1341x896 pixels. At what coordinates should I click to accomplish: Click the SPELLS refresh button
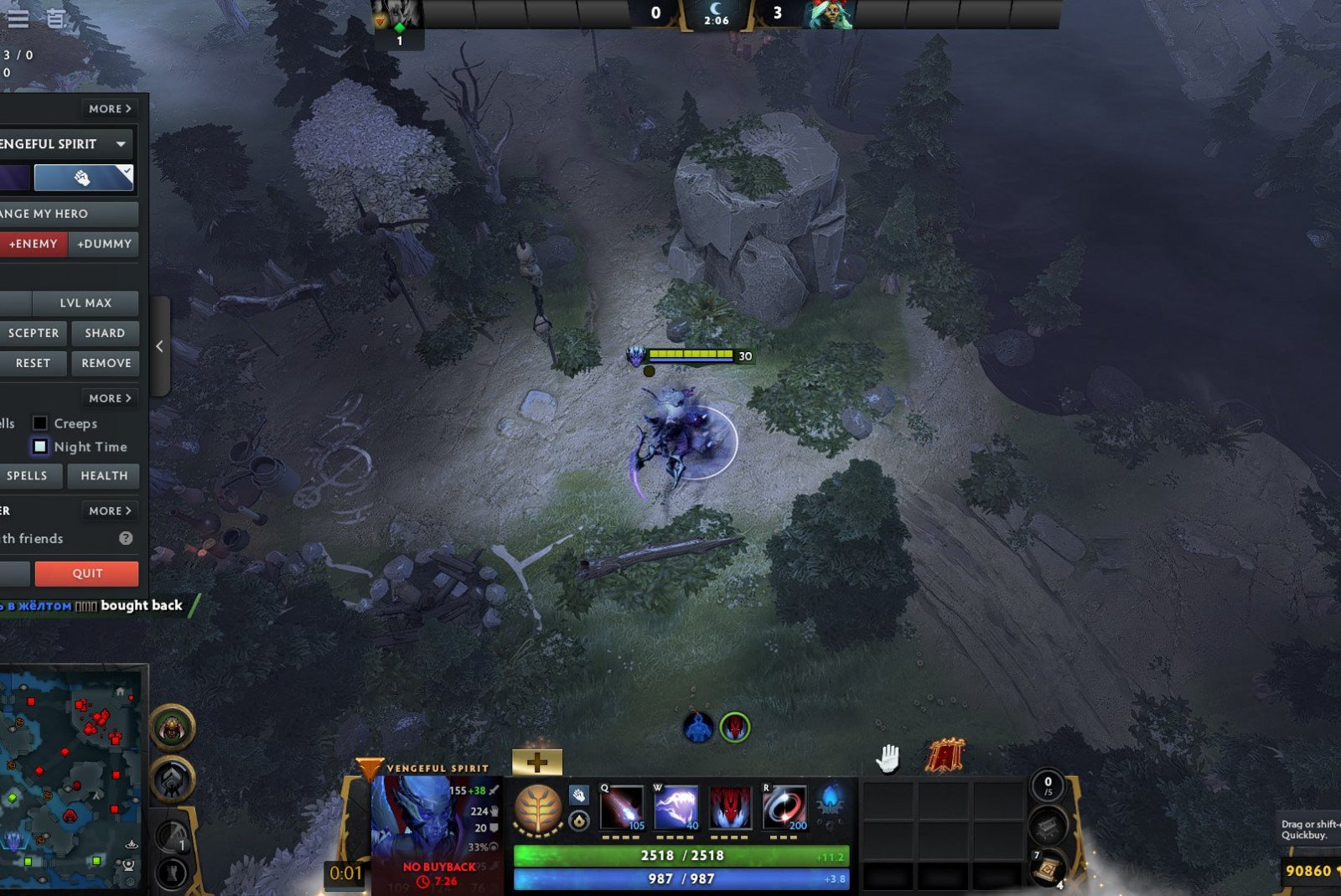[28, 475]
